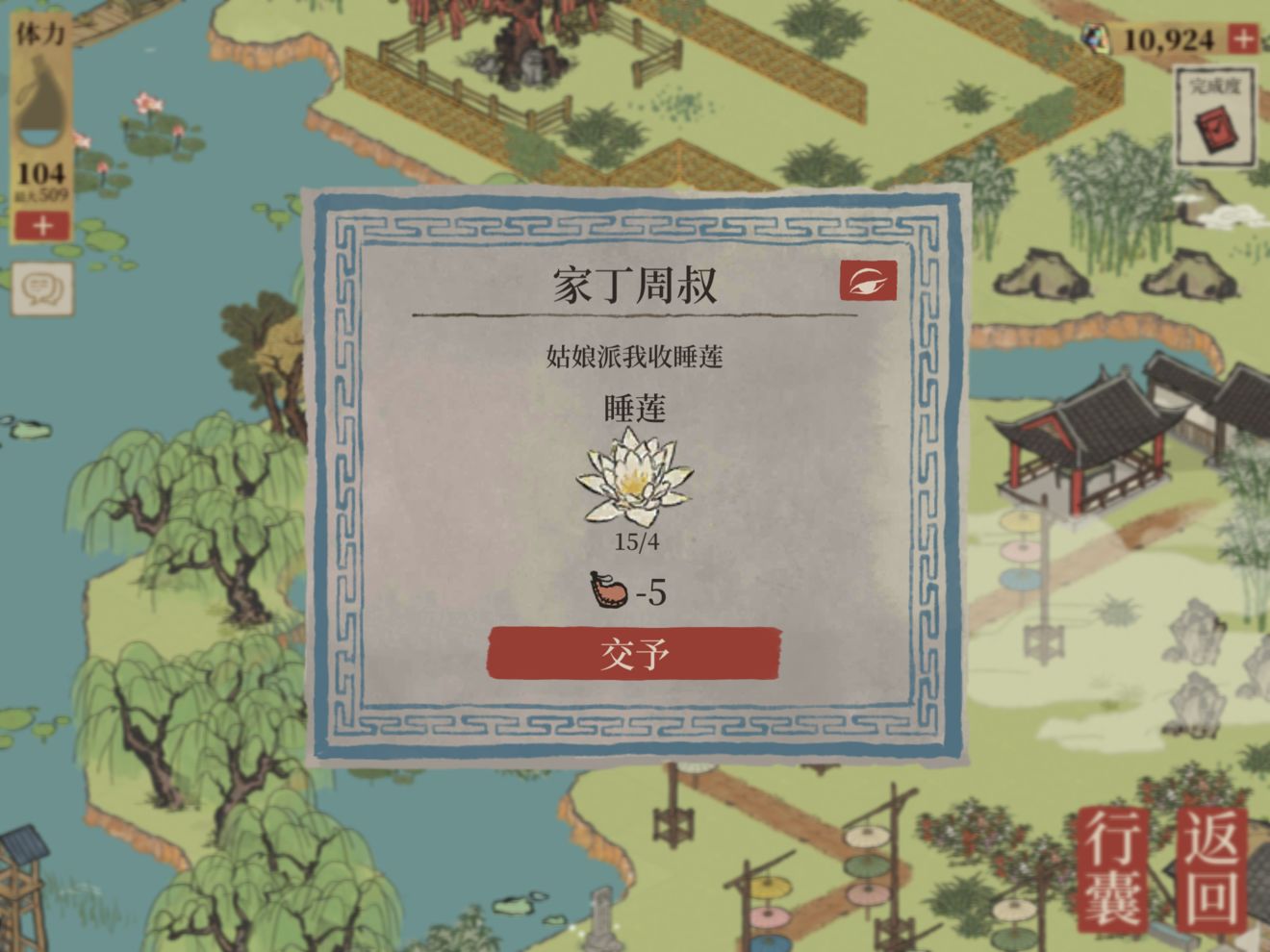Screen dimensions: 1270x952
Task: Toggle the red eye icon in dialog
Action: point(868,281)
